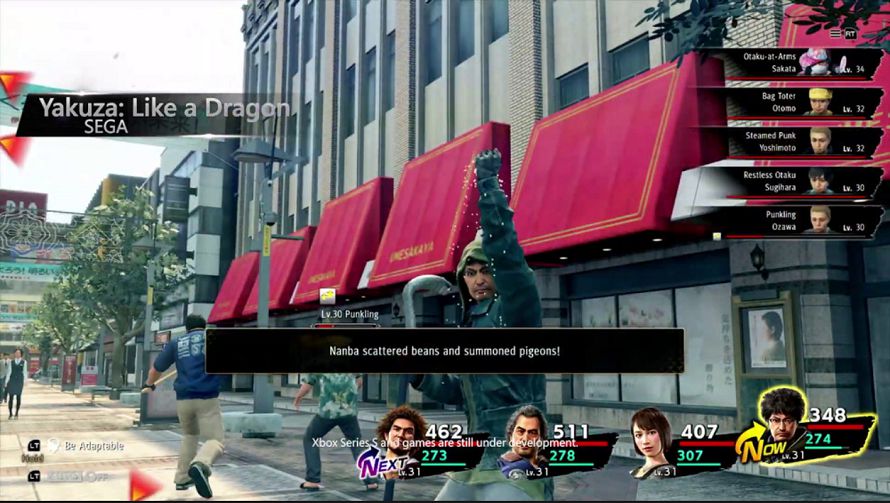Select Otaku-at-Arms Sakata in the enemy list

[790, 65]
